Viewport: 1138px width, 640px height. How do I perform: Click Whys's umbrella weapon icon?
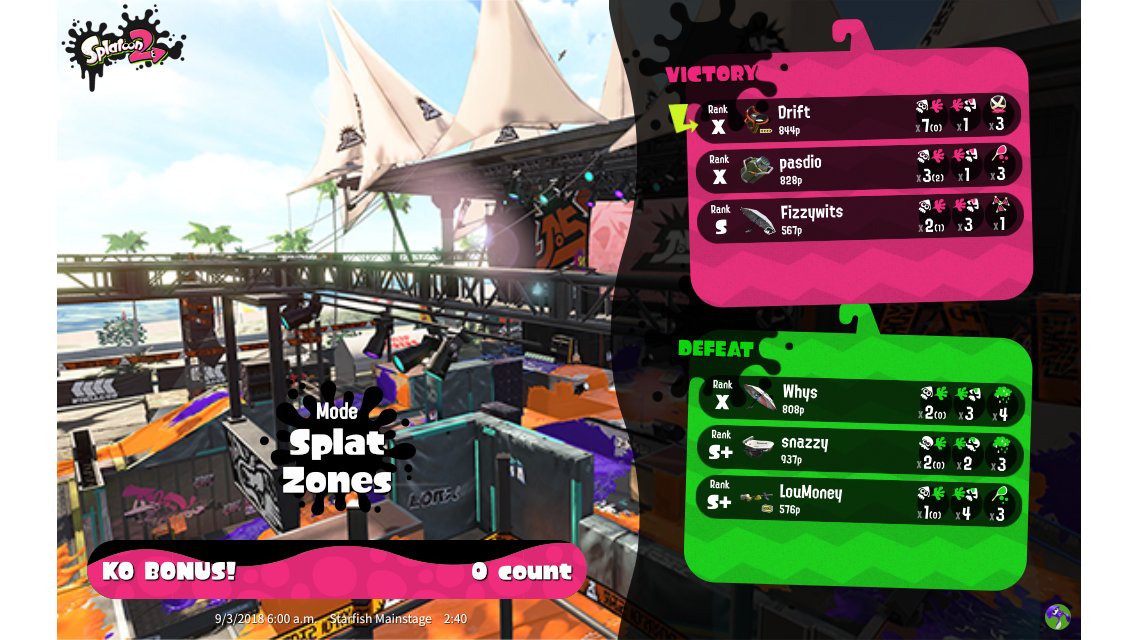(x=759, y=397)
